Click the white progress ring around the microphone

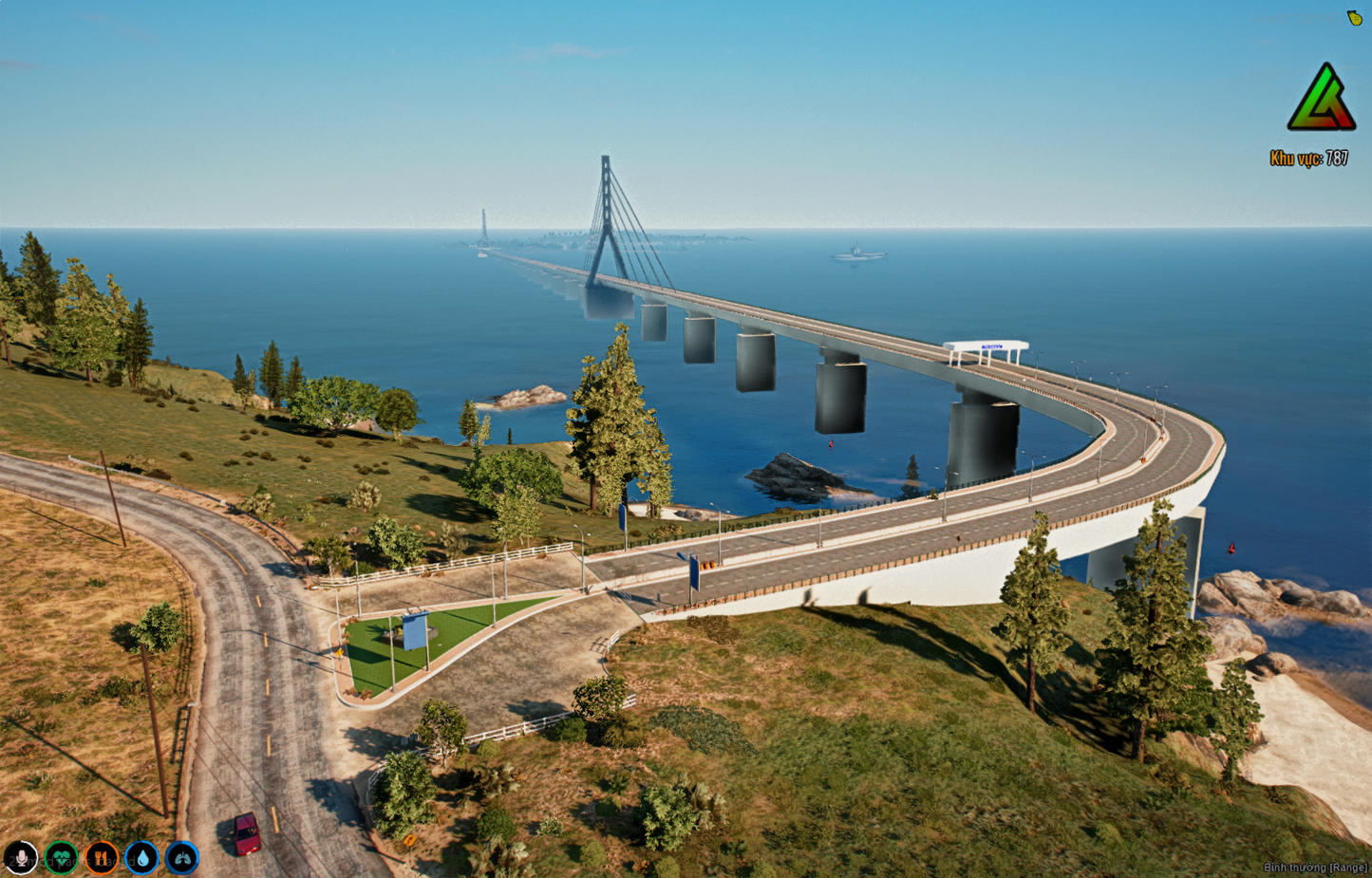pos(20,840)
